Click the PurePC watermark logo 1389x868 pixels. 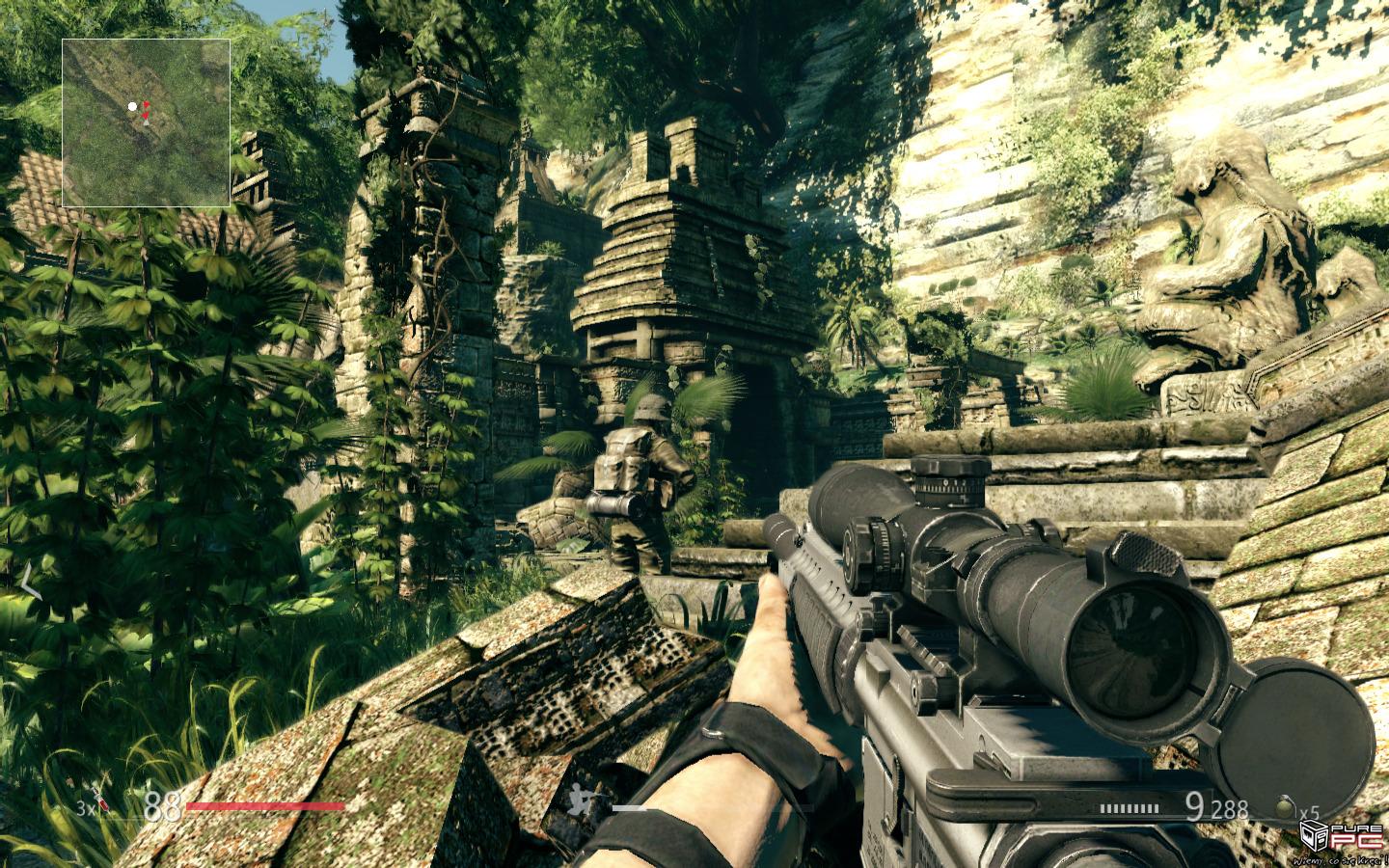1341,837
